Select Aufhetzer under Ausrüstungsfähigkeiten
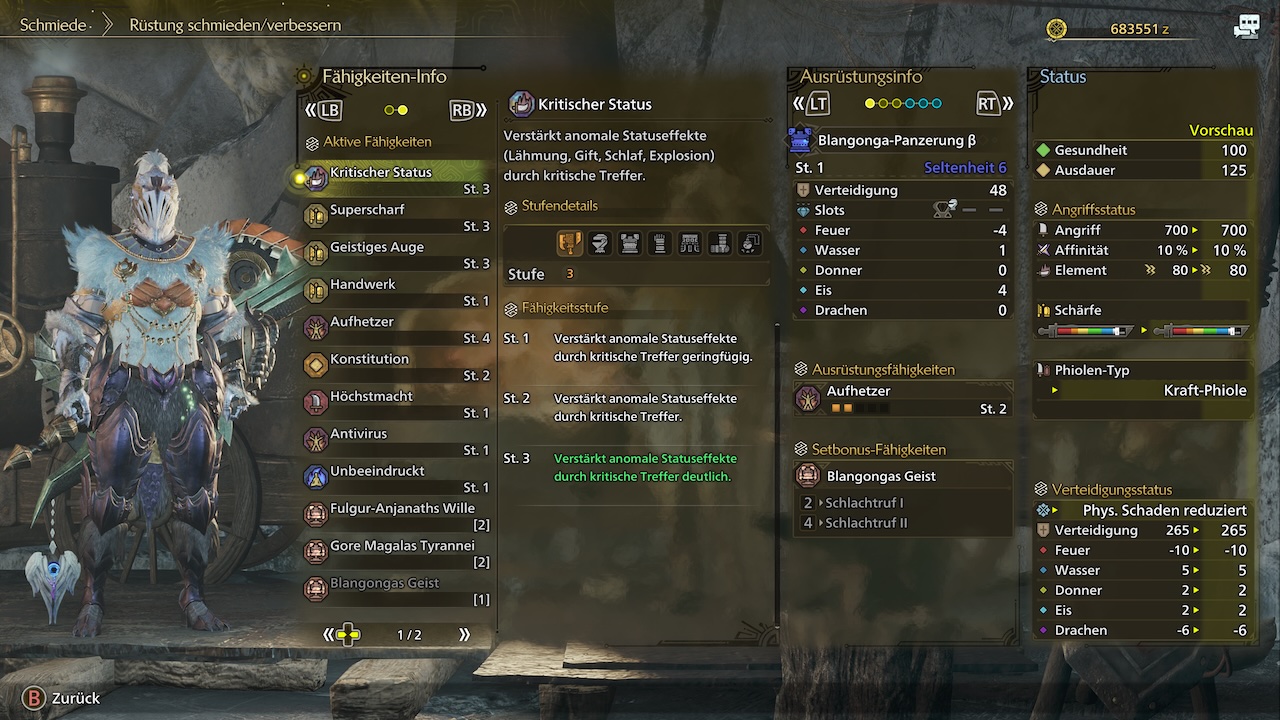 click(902, 398)
